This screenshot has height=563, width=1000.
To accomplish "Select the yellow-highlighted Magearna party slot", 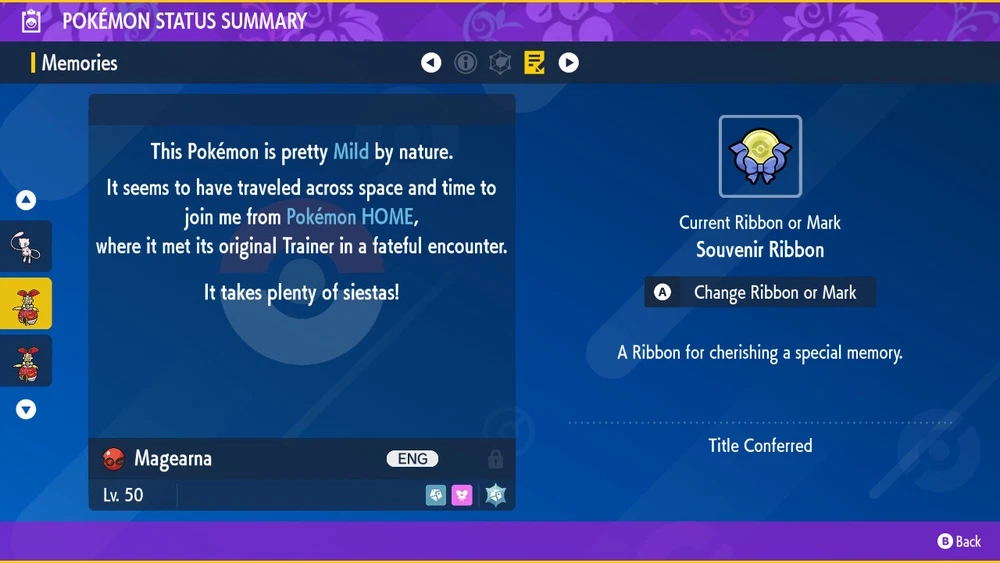I will click(26, 303).
